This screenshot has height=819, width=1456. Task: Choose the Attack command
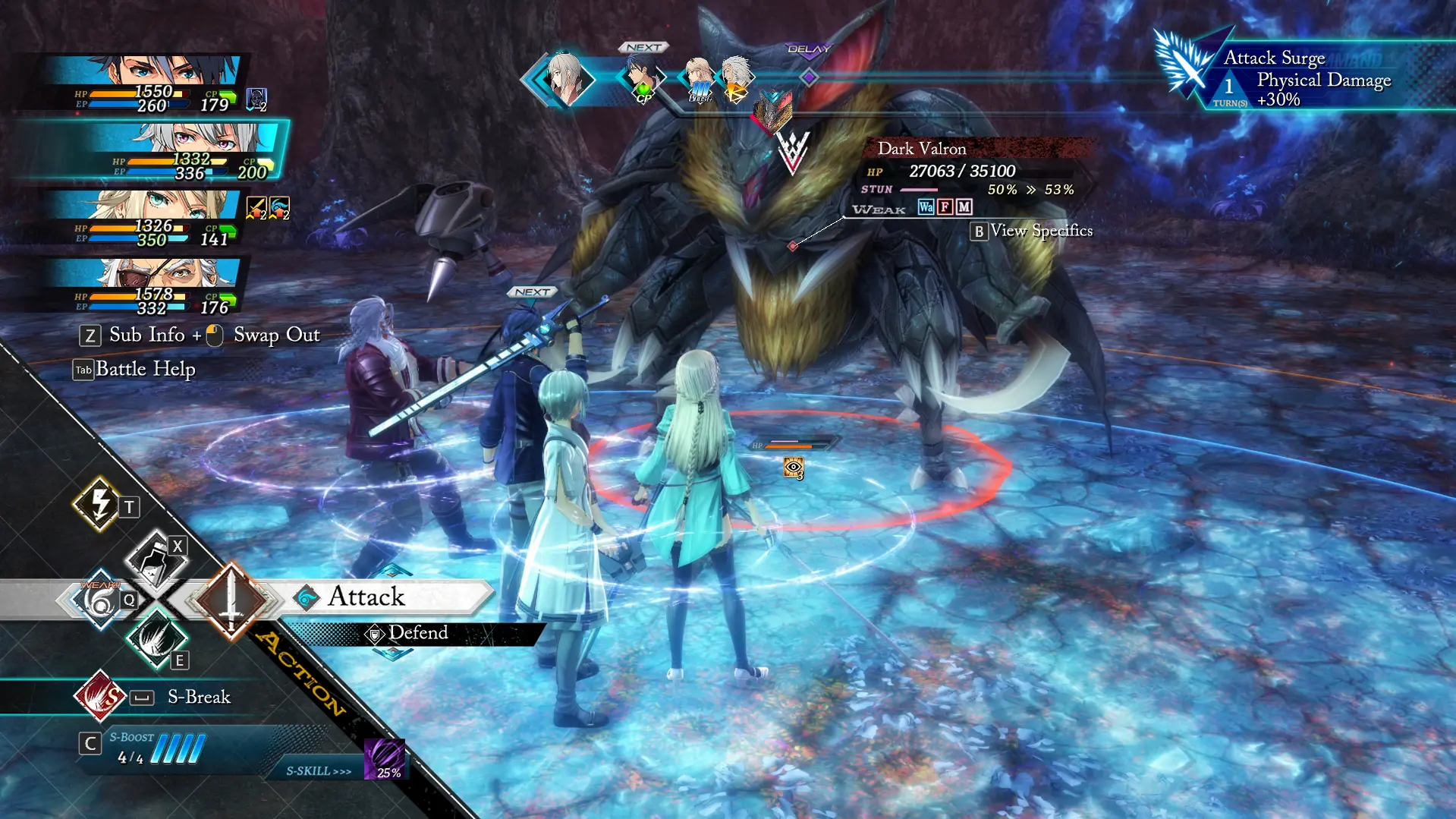point(366,597)
